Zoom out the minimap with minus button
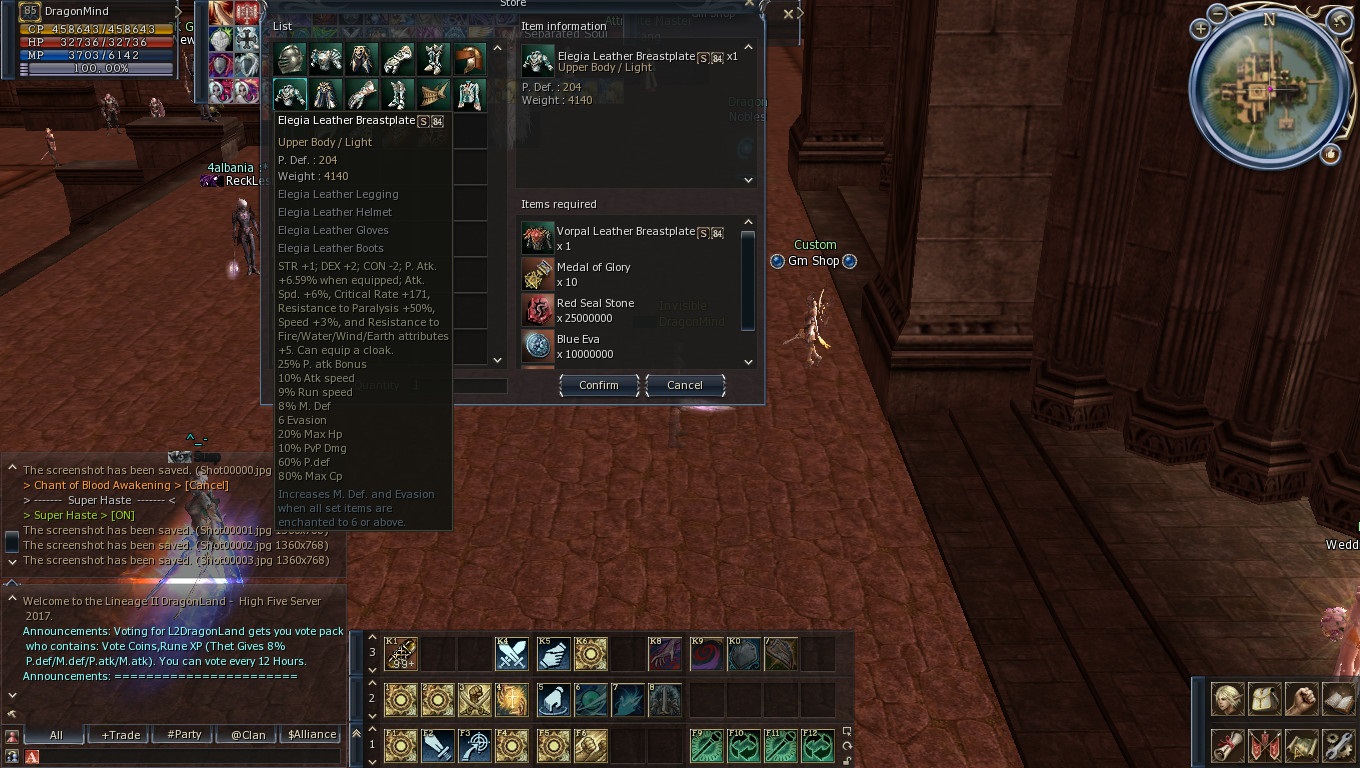Image resolution: width=1360 pixels, height=768 pixels. (1218, 14)
